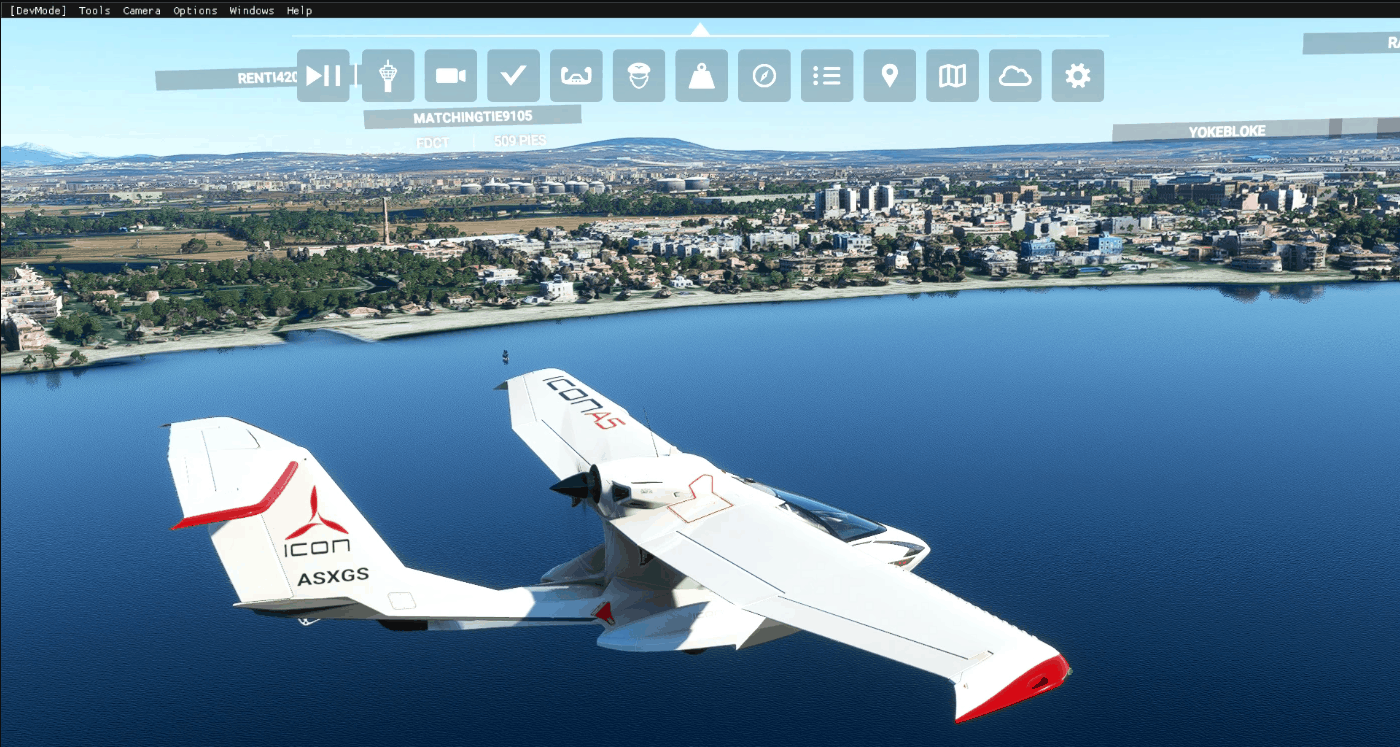Screen dimensions: 1400x747
Task: Show the objectives list icon
Action: (827, 76)
